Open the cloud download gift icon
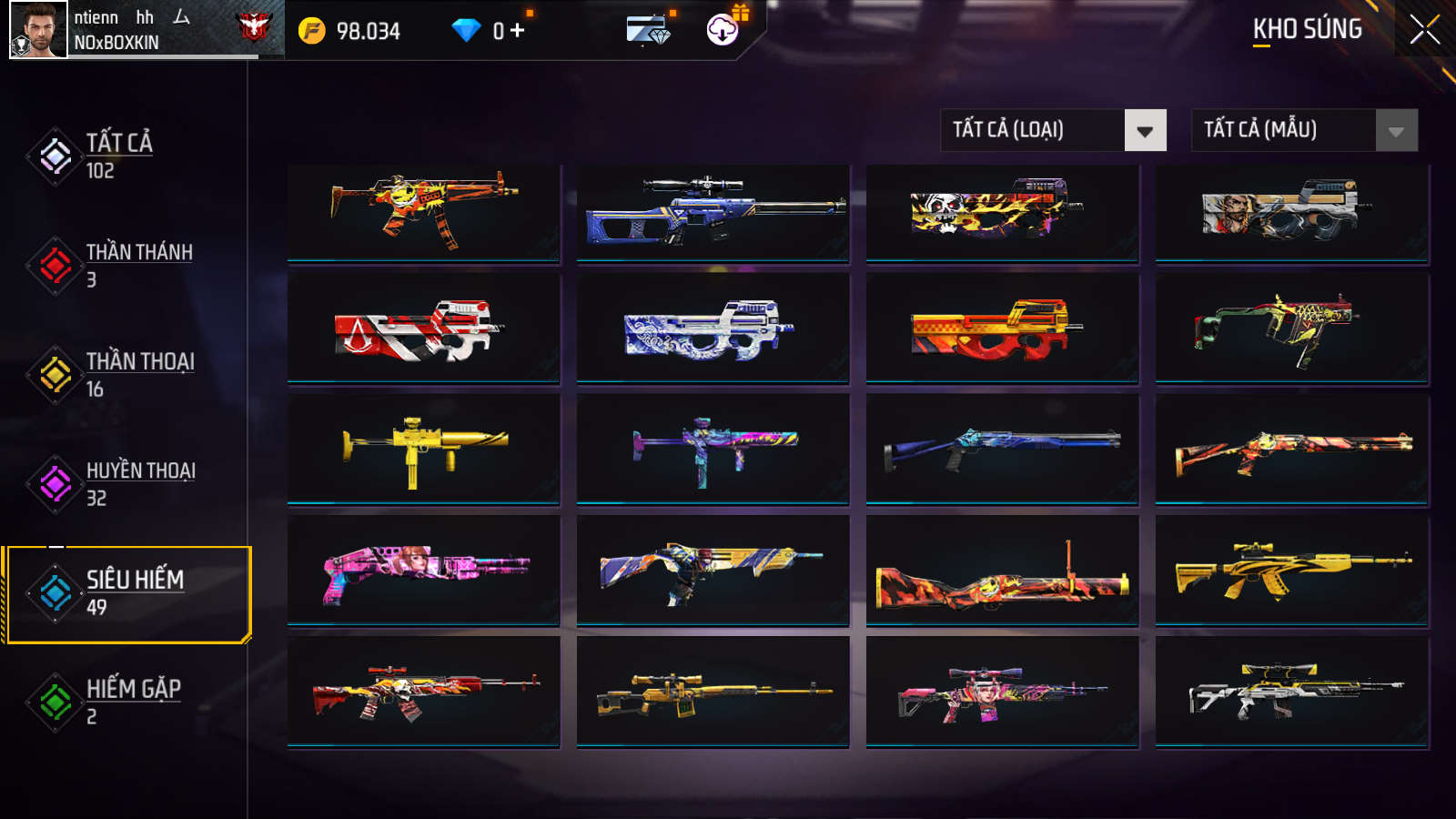This screenshot has height=819, width=1456. (723, 30)
